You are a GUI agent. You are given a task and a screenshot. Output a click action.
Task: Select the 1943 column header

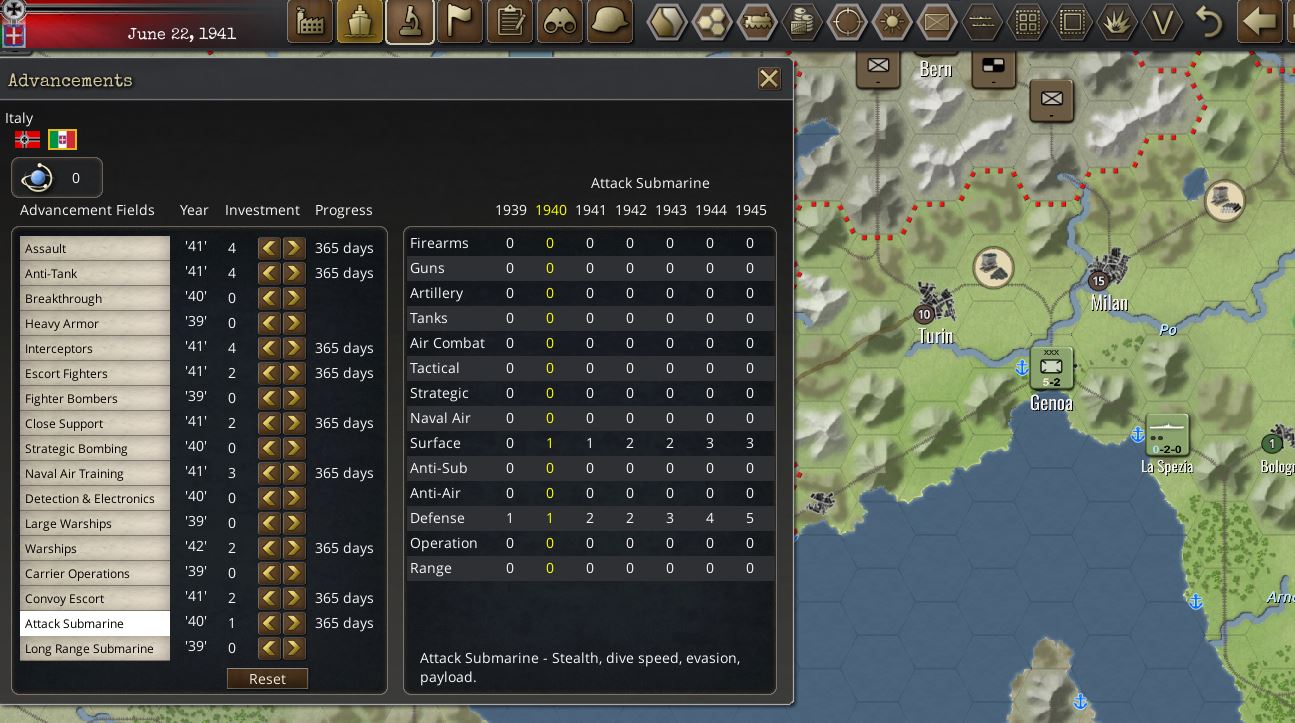point(671,210)
